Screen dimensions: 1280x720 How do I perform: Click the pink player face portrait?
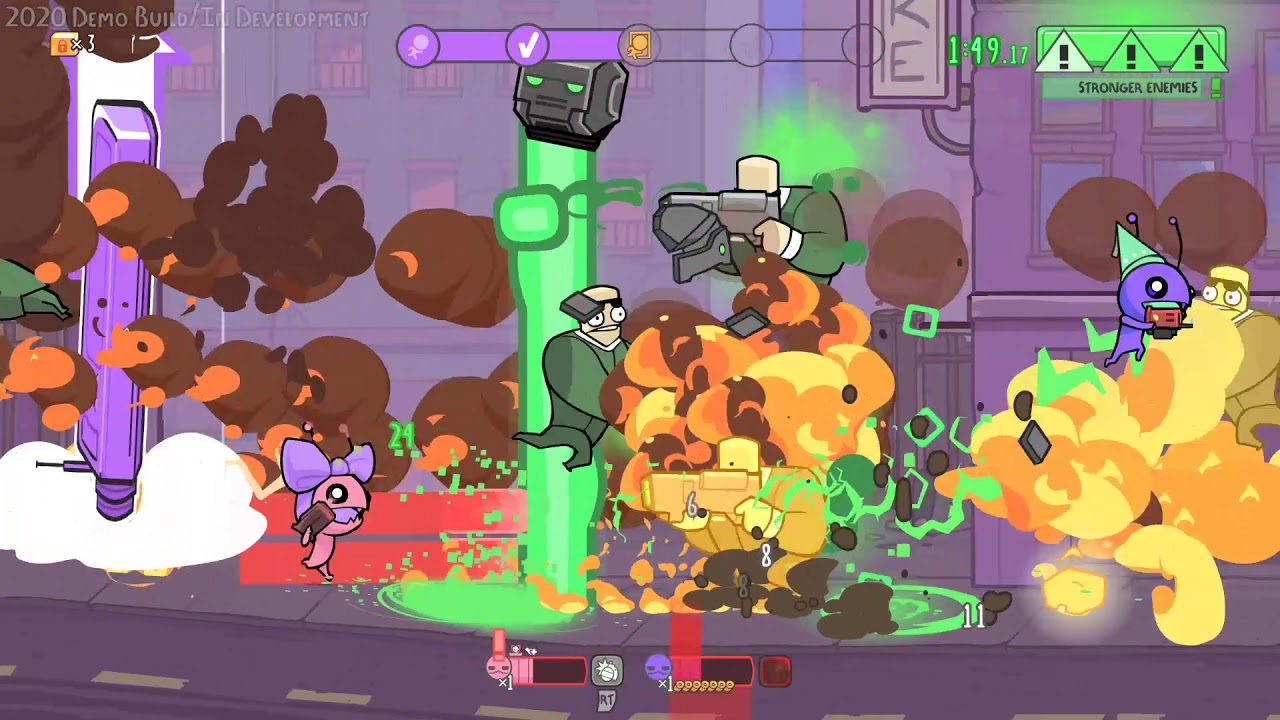coord(499,668)
